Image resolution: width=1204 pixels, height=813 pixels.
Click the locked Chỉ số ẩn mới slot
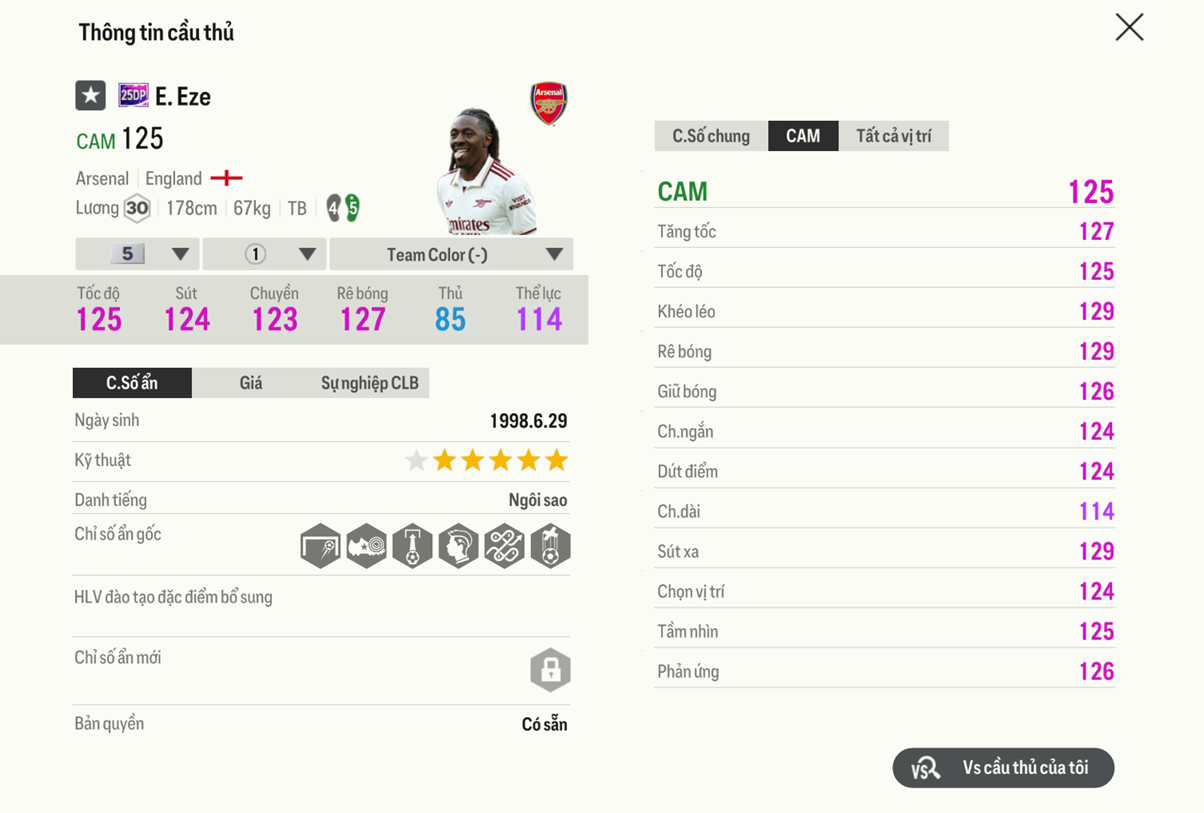[x=550, y=670]
